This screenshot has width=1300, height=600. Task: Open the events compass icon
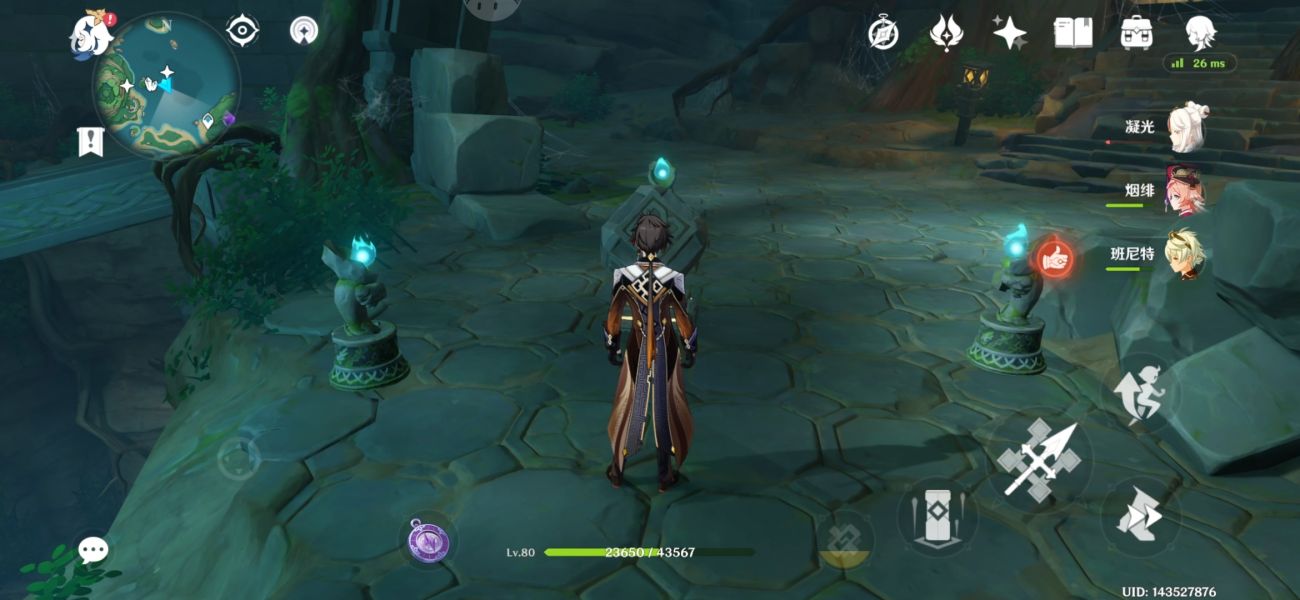[883, 34]
